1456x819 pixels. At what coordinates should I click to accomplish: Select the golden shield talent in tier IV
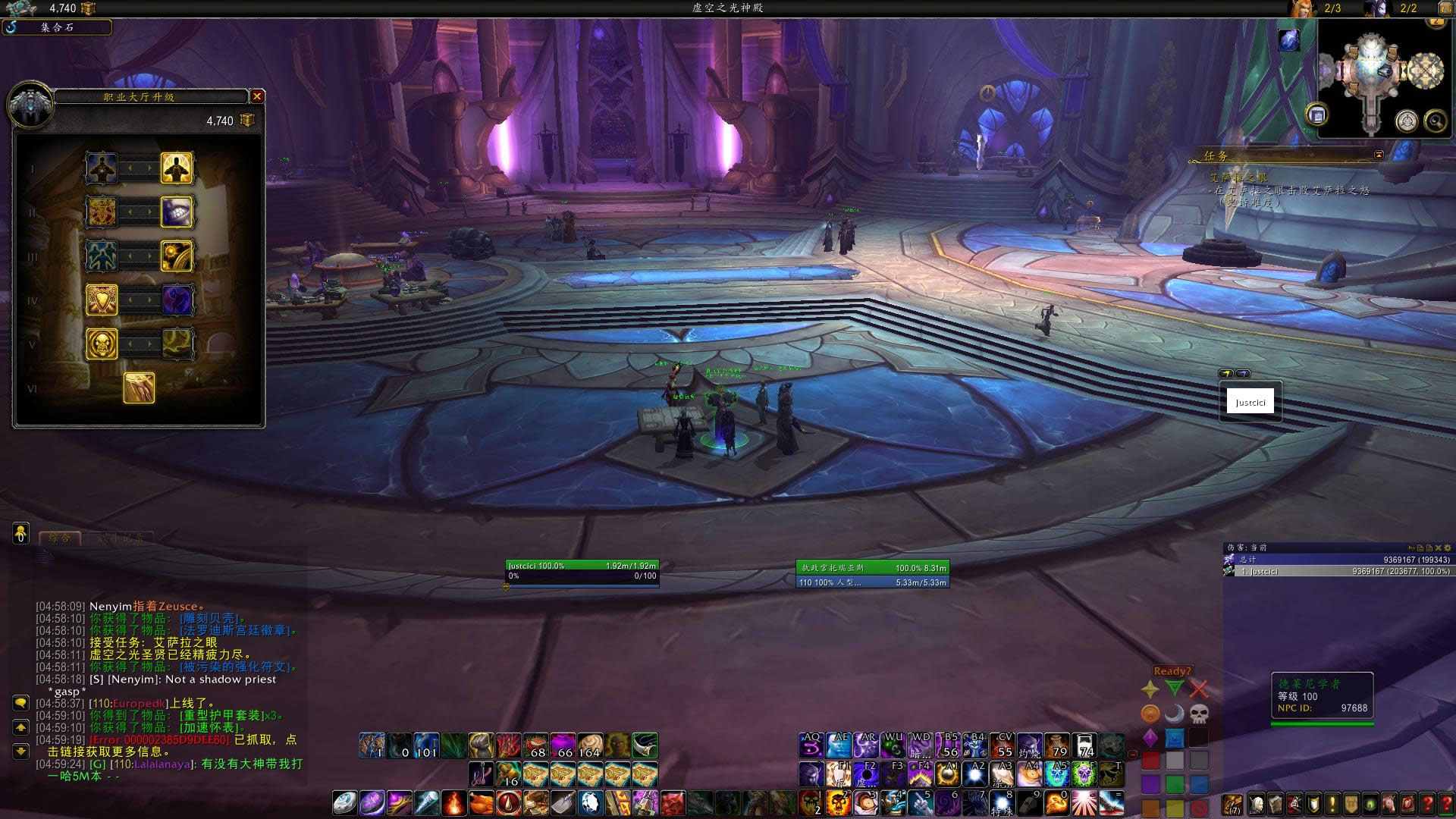pos(102,300)
